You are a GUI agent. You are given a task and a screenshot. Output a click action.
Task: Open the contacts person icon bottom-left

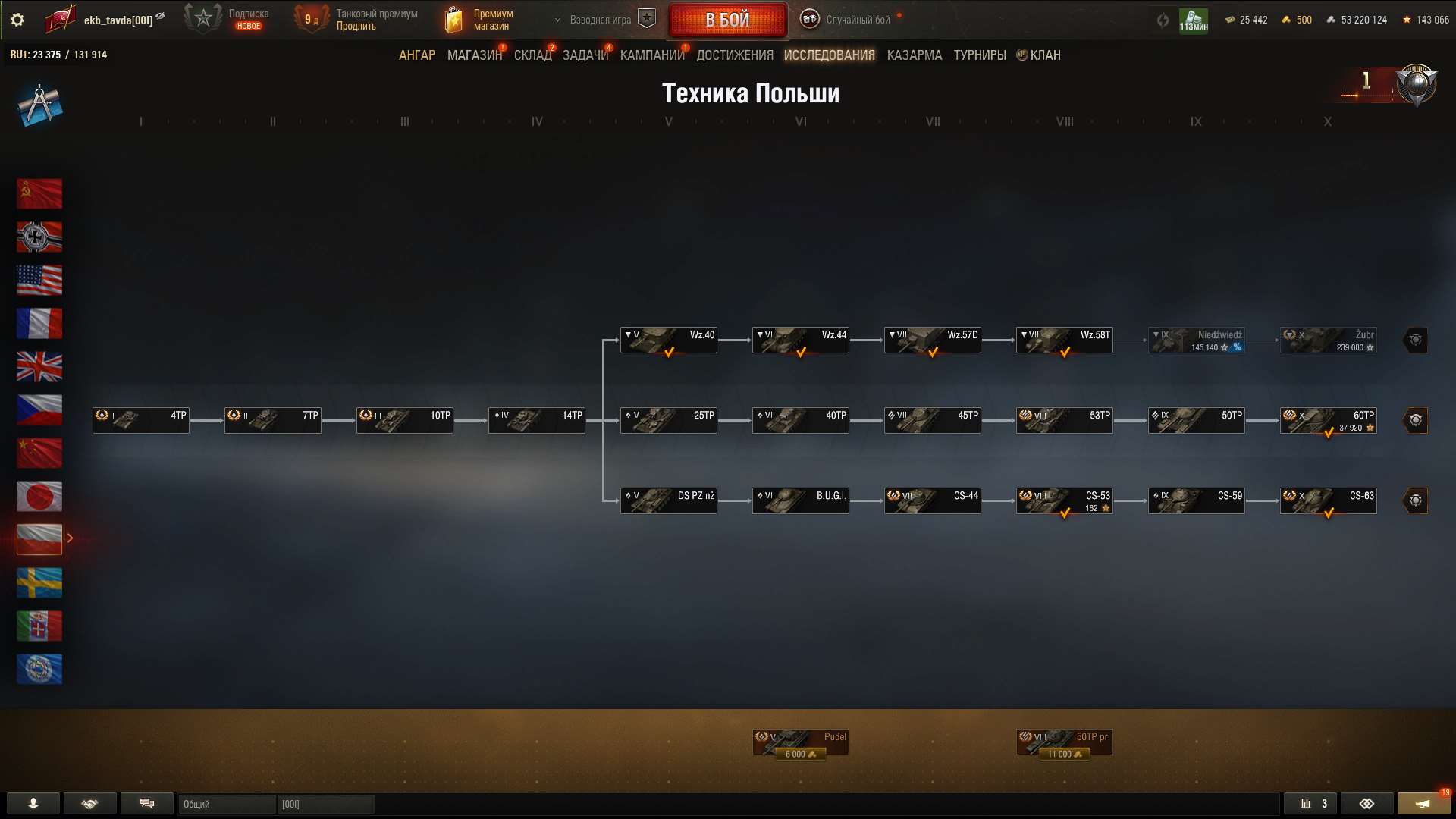[32, 803]
